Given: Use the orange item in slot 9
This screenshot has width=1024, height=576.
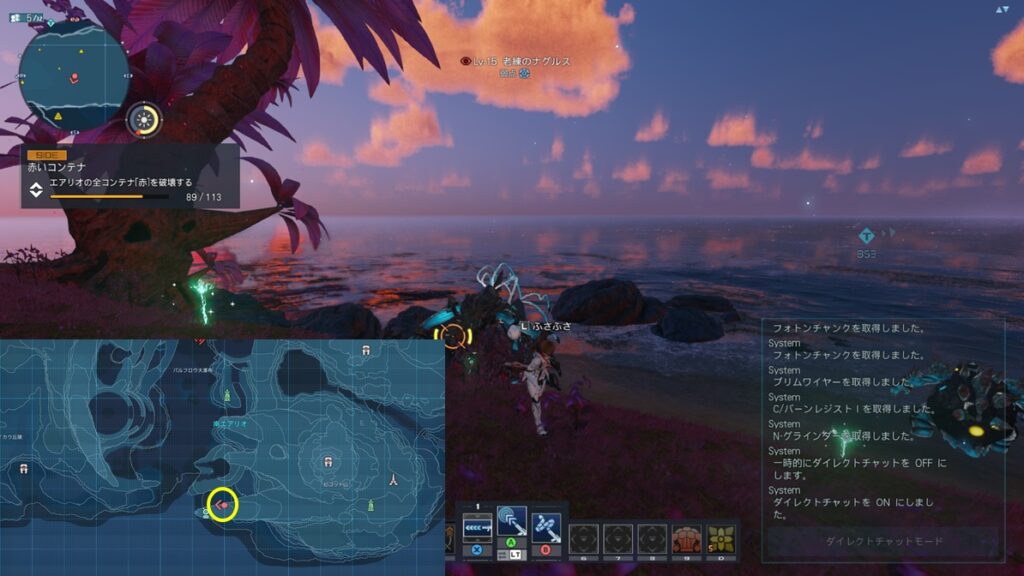Looking at the screenshot, I should point(686,539).
